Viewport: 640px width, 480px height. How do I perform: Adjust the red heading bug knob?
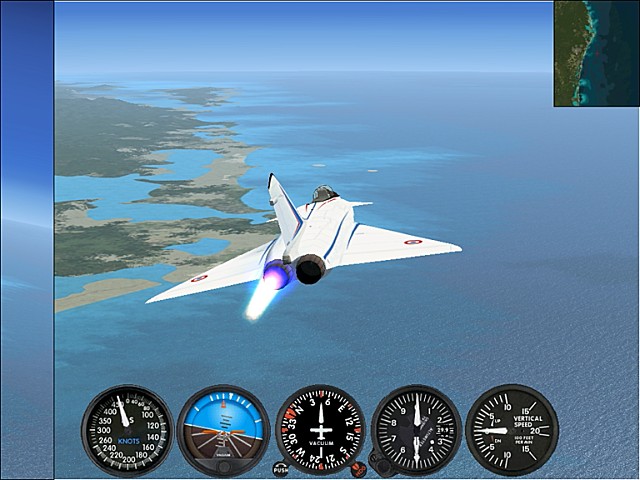point(358,468)
